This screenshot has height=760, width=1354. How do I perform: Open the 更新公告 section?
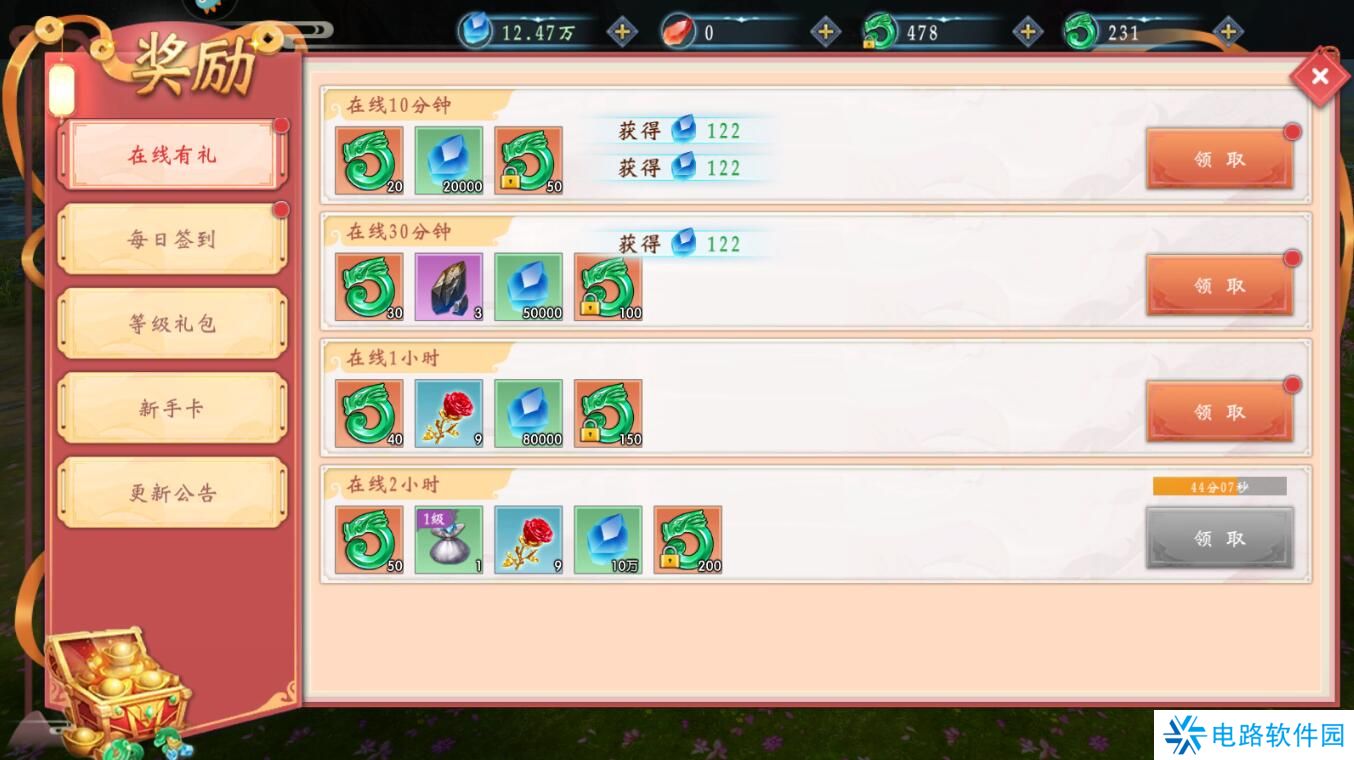170,491
